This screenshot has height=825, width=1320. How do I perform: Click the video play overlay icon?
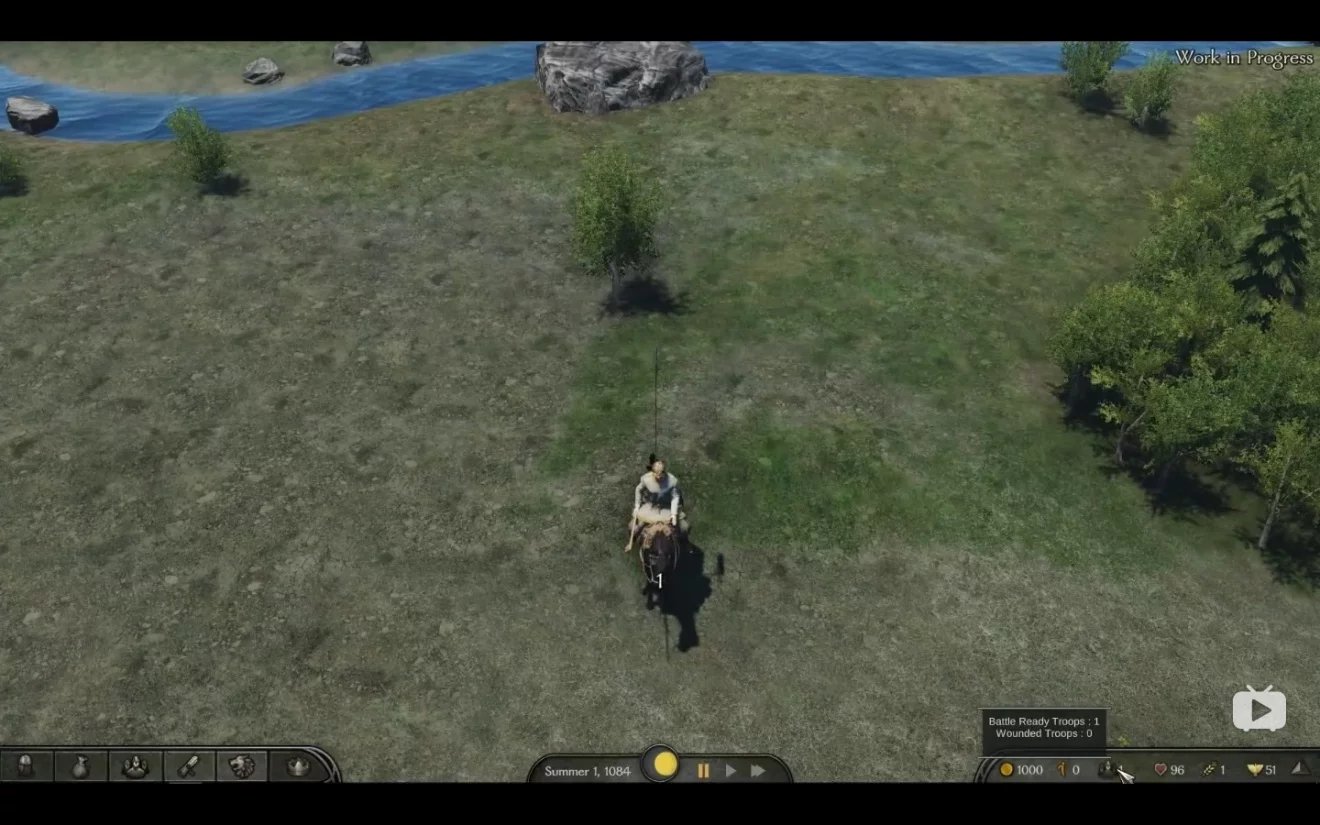[1259, 709]
